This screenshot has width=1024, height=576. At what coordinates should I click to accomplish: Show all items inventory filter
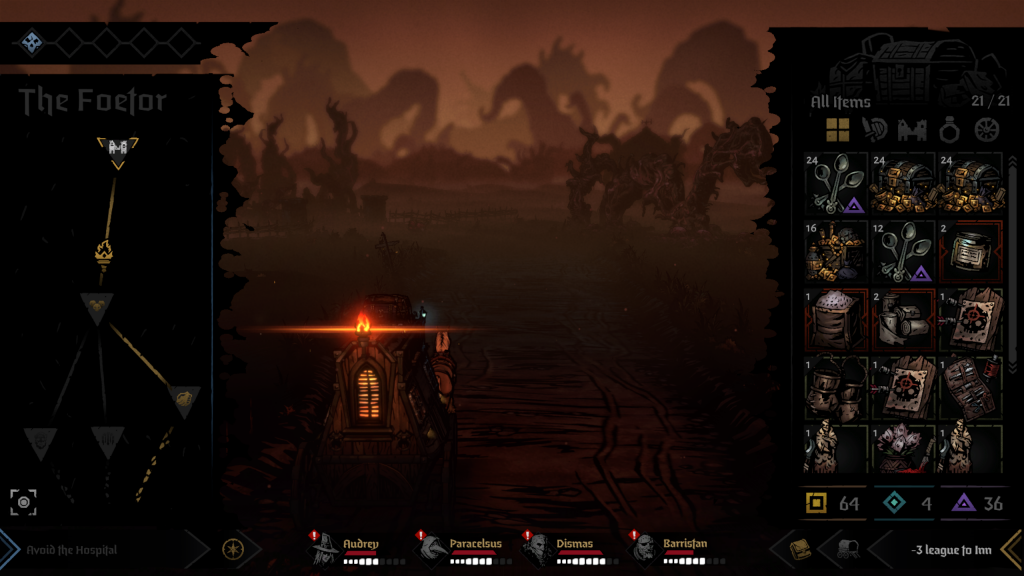point(837,129)
